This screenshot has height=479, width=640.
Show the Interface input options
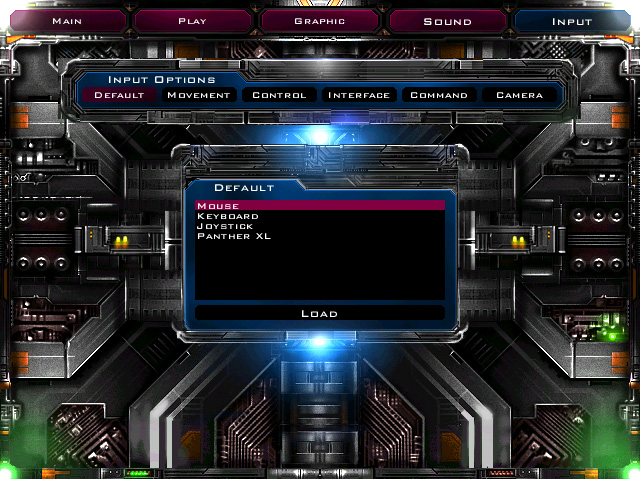[x=359, y=96]
